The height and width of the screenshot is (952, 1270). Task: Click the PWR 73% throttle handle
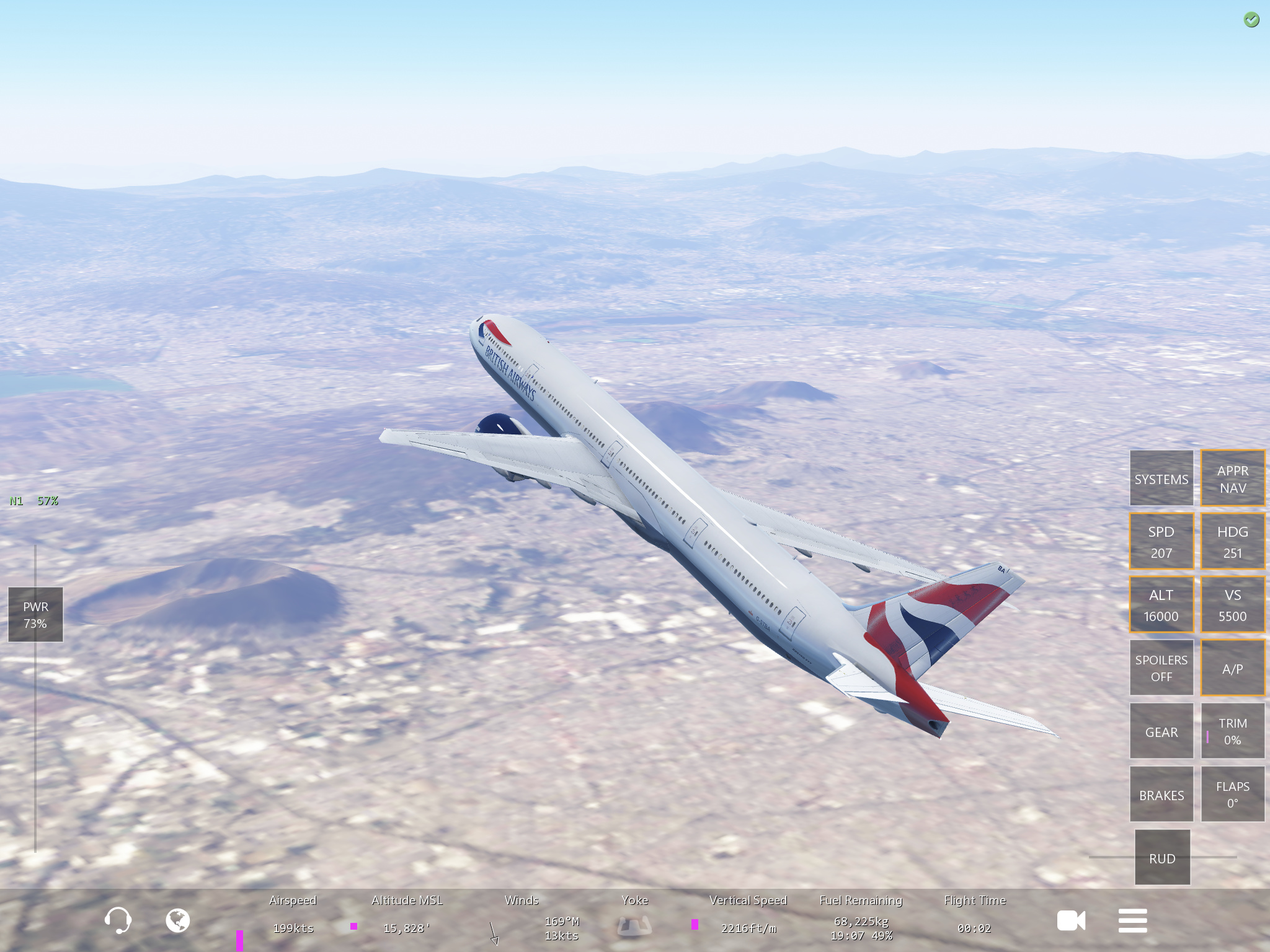35,614
